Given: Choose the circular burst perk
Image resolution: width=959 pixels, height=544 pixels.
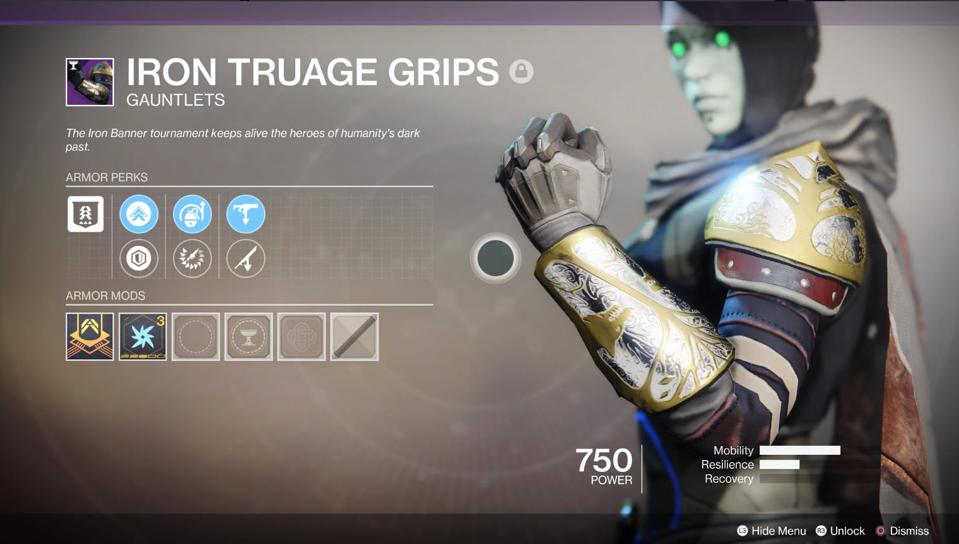Looking at the screenshot, I should (x=192, y=259).
